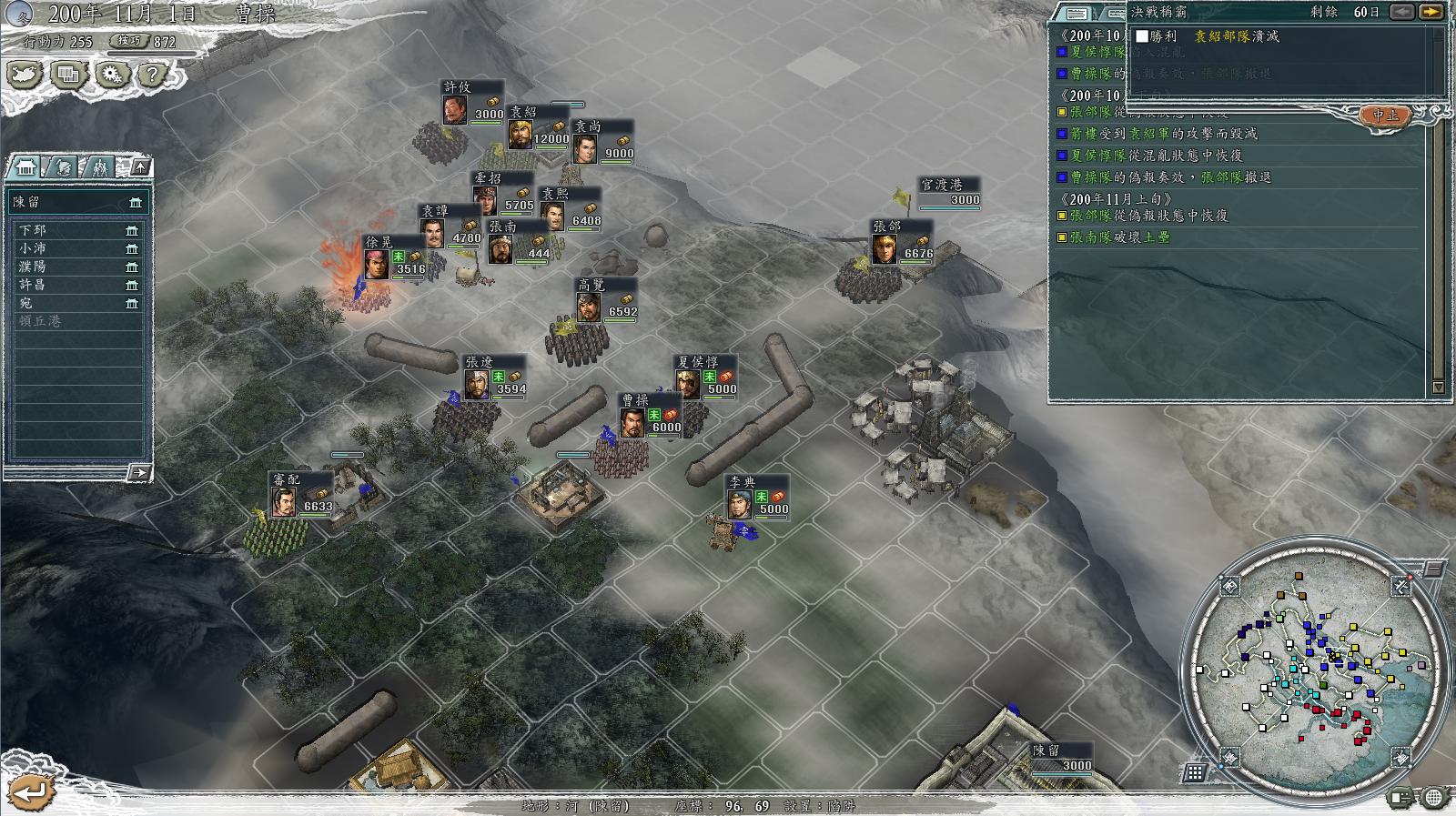Open the map overview icon button
Image resolution: width=1456 pixels, height=816 pixels.
[25, 75]
